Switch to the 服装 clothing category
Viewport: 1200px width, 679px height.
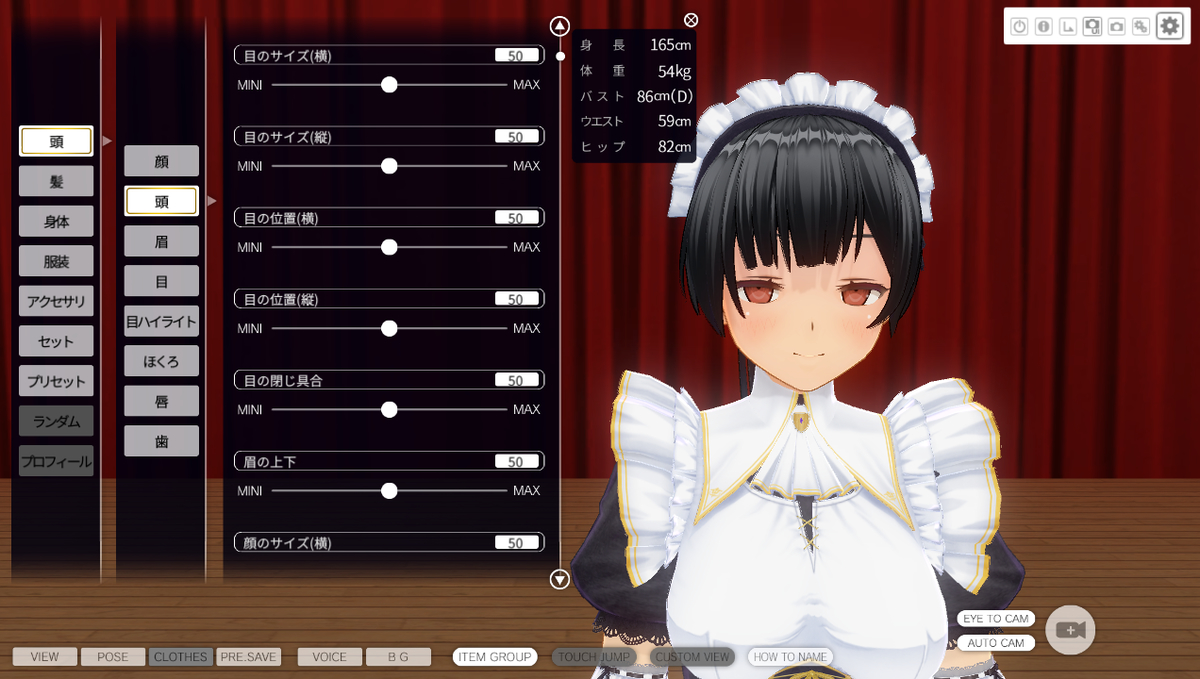tap(56, 261)
